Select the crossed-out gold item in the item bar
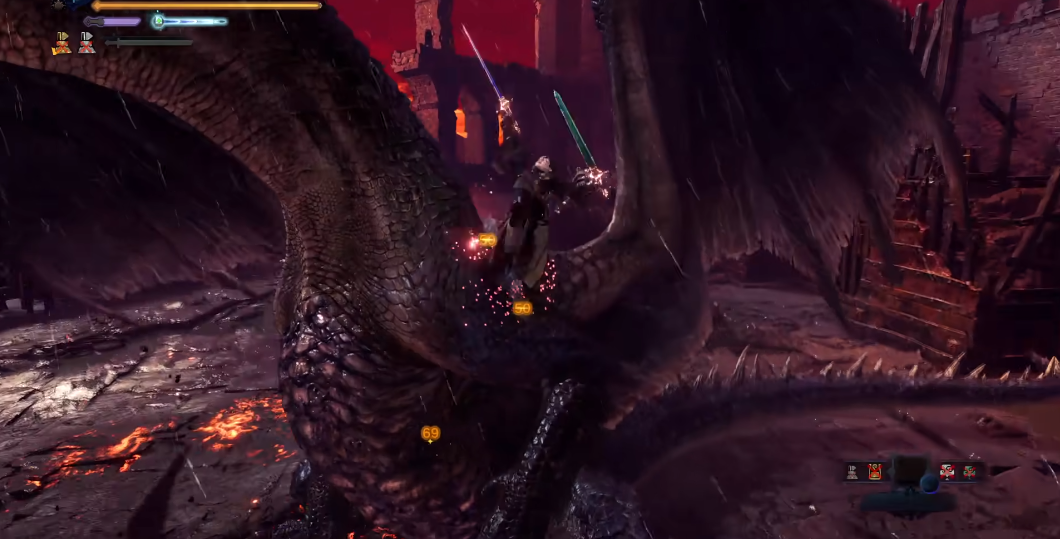 (875, 472)
